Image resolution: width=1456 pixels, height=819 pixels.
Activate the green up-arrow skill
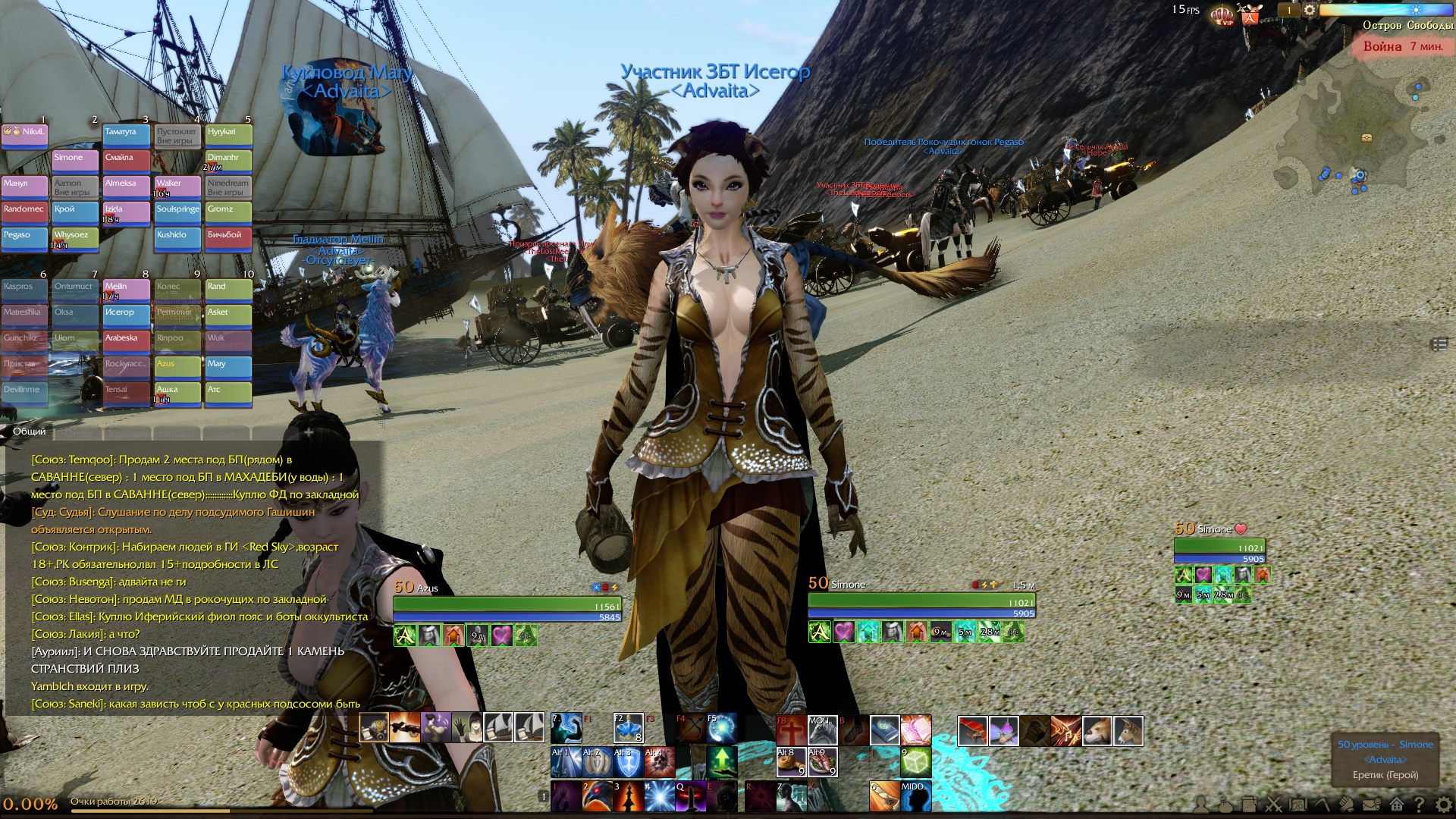pyautogui.click(x=721, y=761)
